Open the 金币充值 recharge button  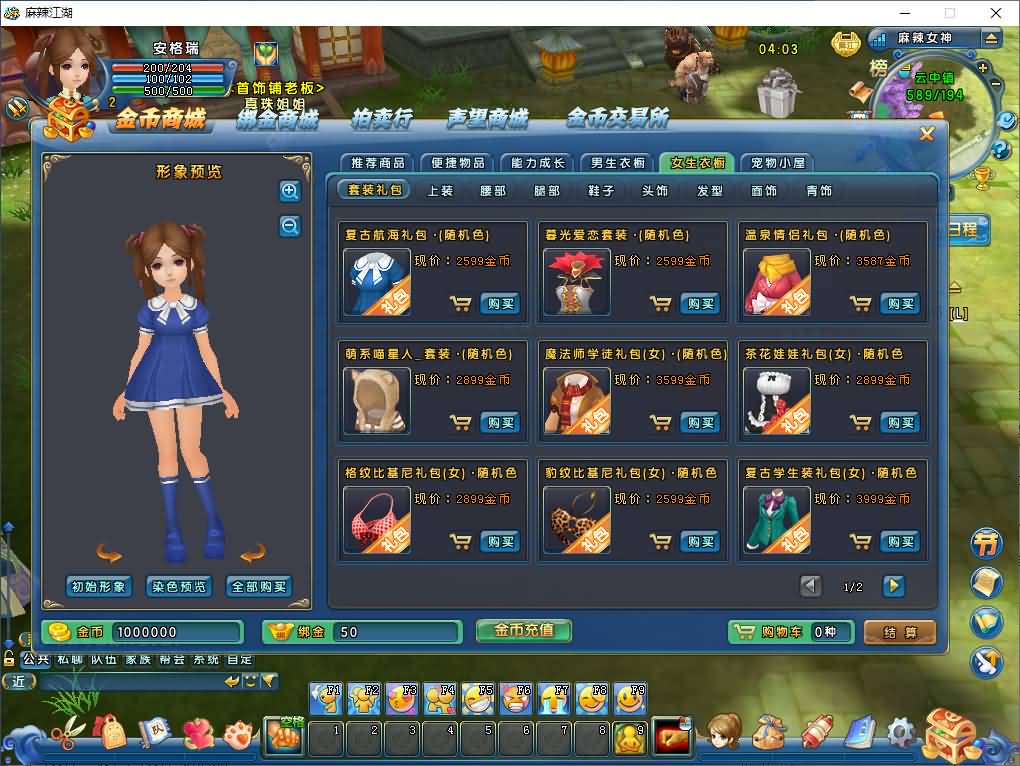523,630
